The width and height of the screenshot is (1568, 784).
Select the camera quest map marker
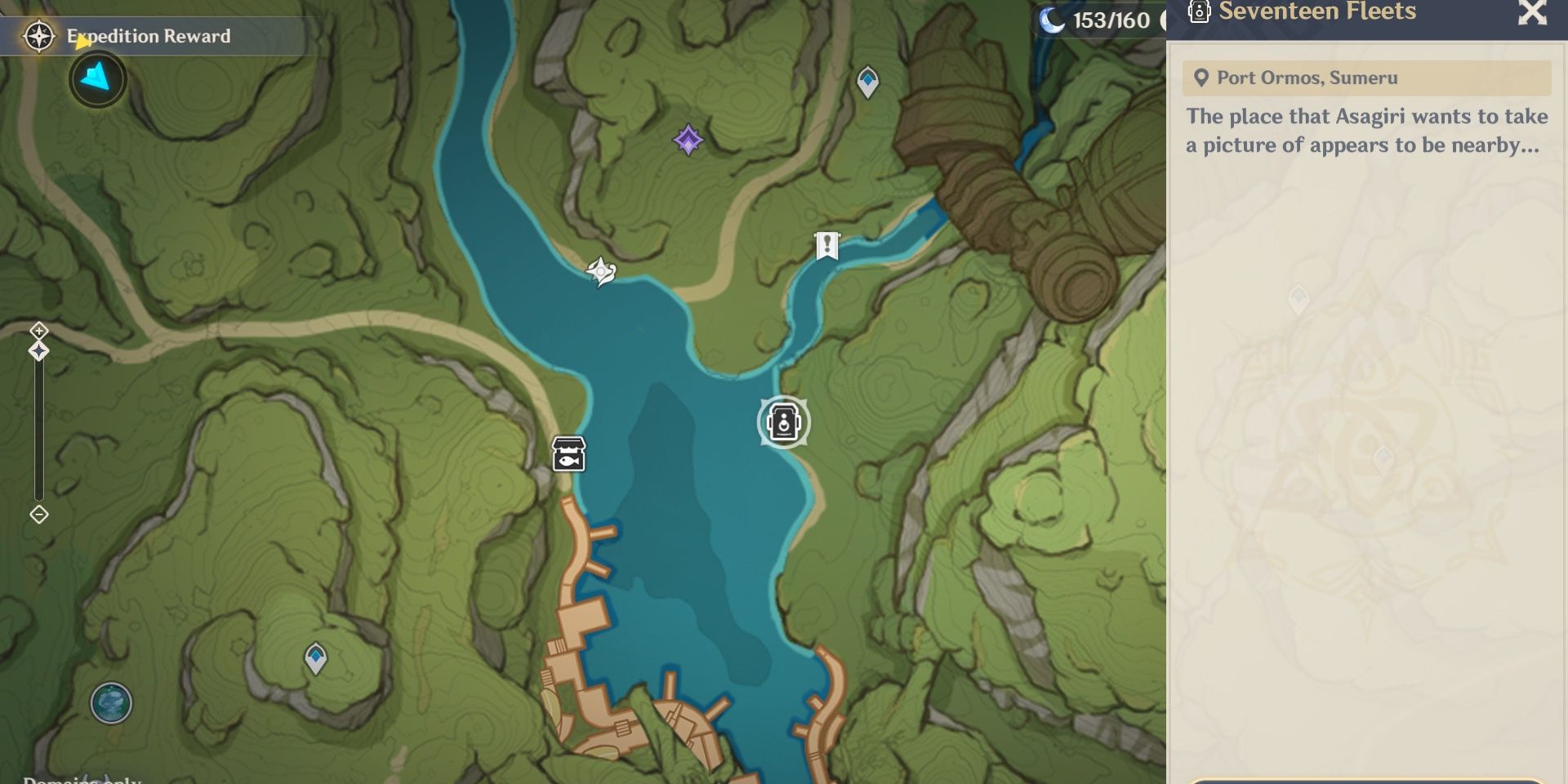tap(784, 422)
